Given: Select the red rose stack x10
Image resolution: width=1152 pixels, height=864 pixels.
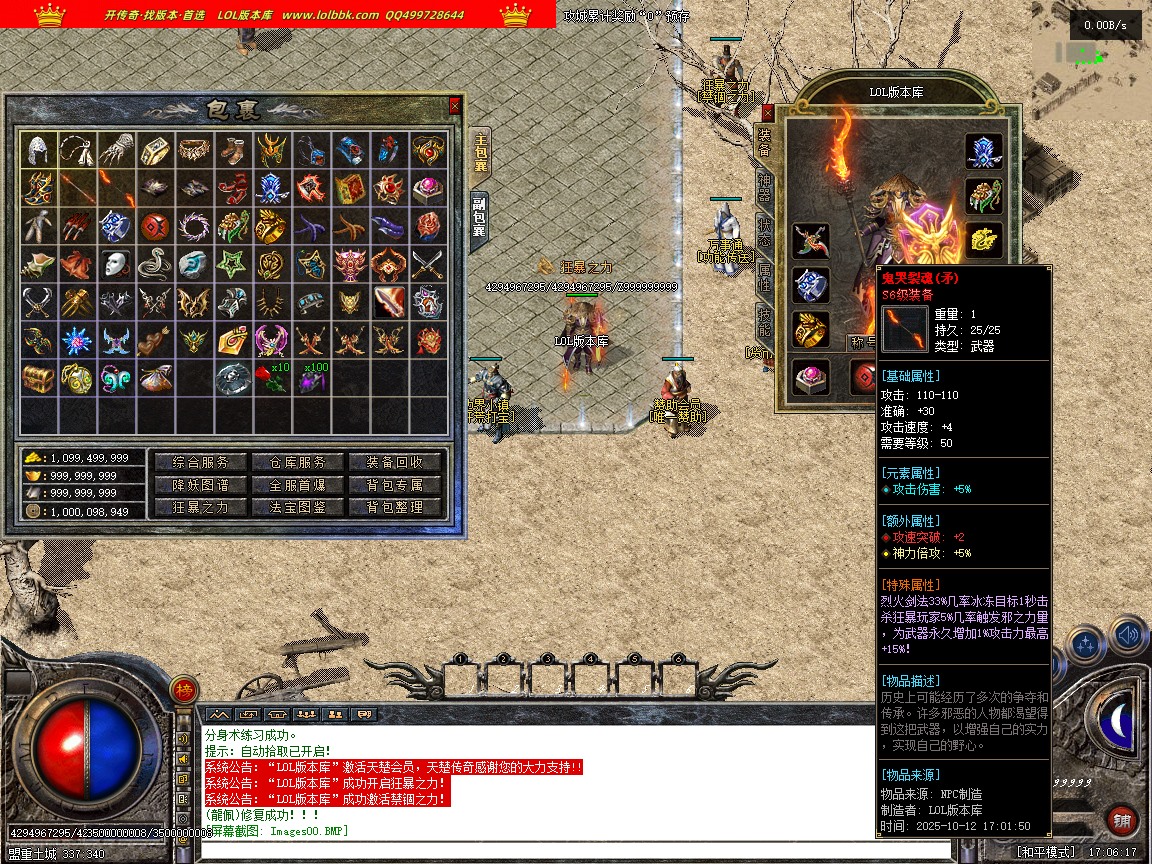Looking at the screenshot, I should point(270,379).
